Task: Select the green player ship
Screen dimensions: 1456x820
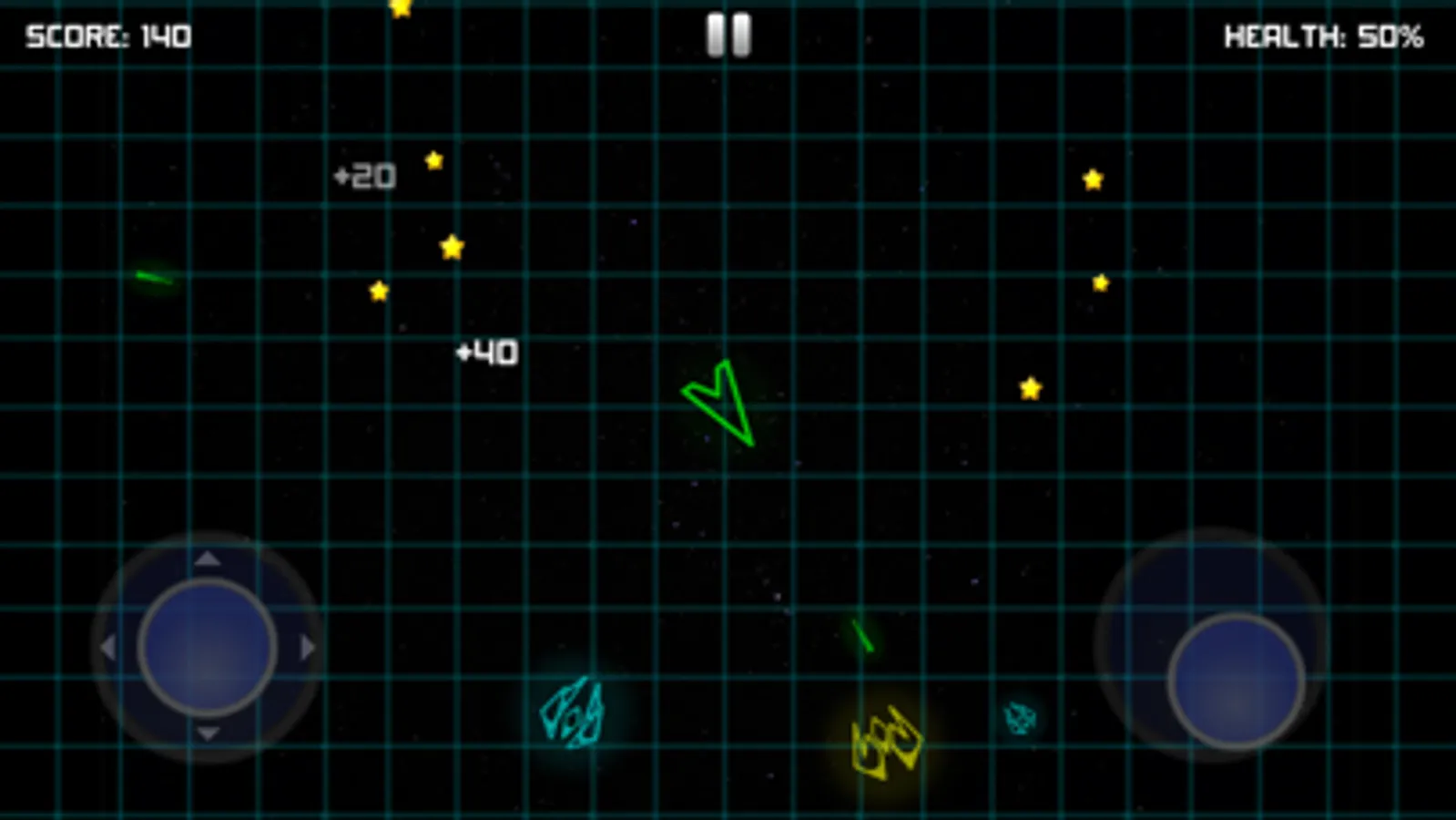Action: (x=719, y=404)
